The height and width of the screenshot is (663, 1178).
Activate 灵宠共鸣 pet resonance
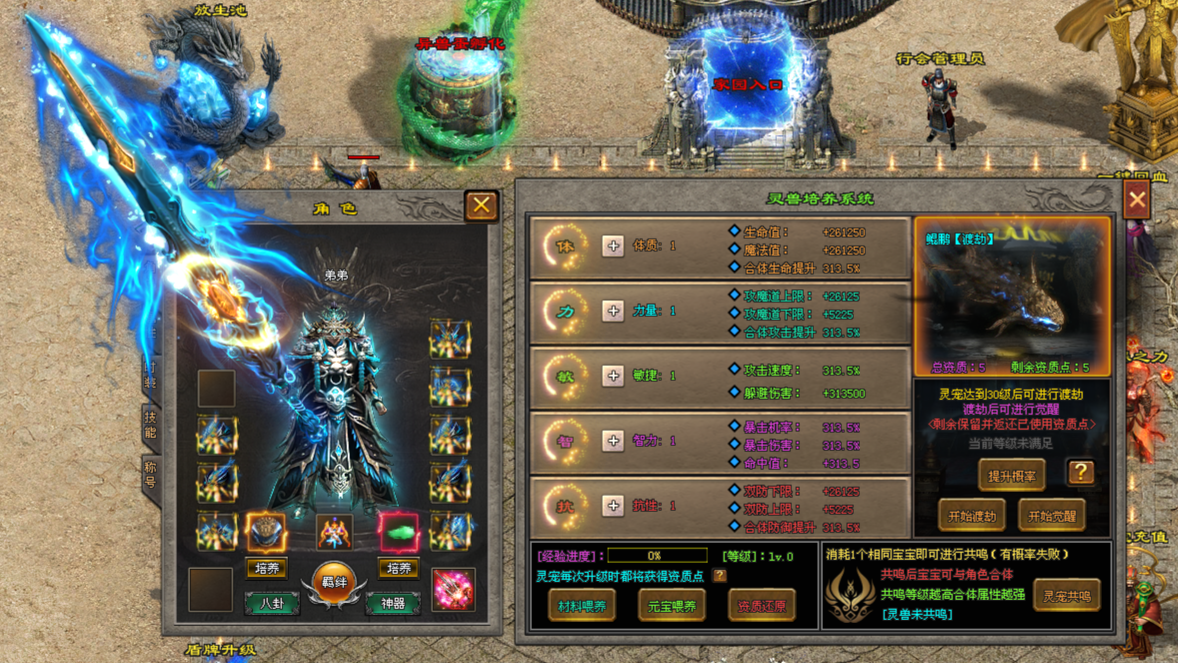tap(1066, 596)
